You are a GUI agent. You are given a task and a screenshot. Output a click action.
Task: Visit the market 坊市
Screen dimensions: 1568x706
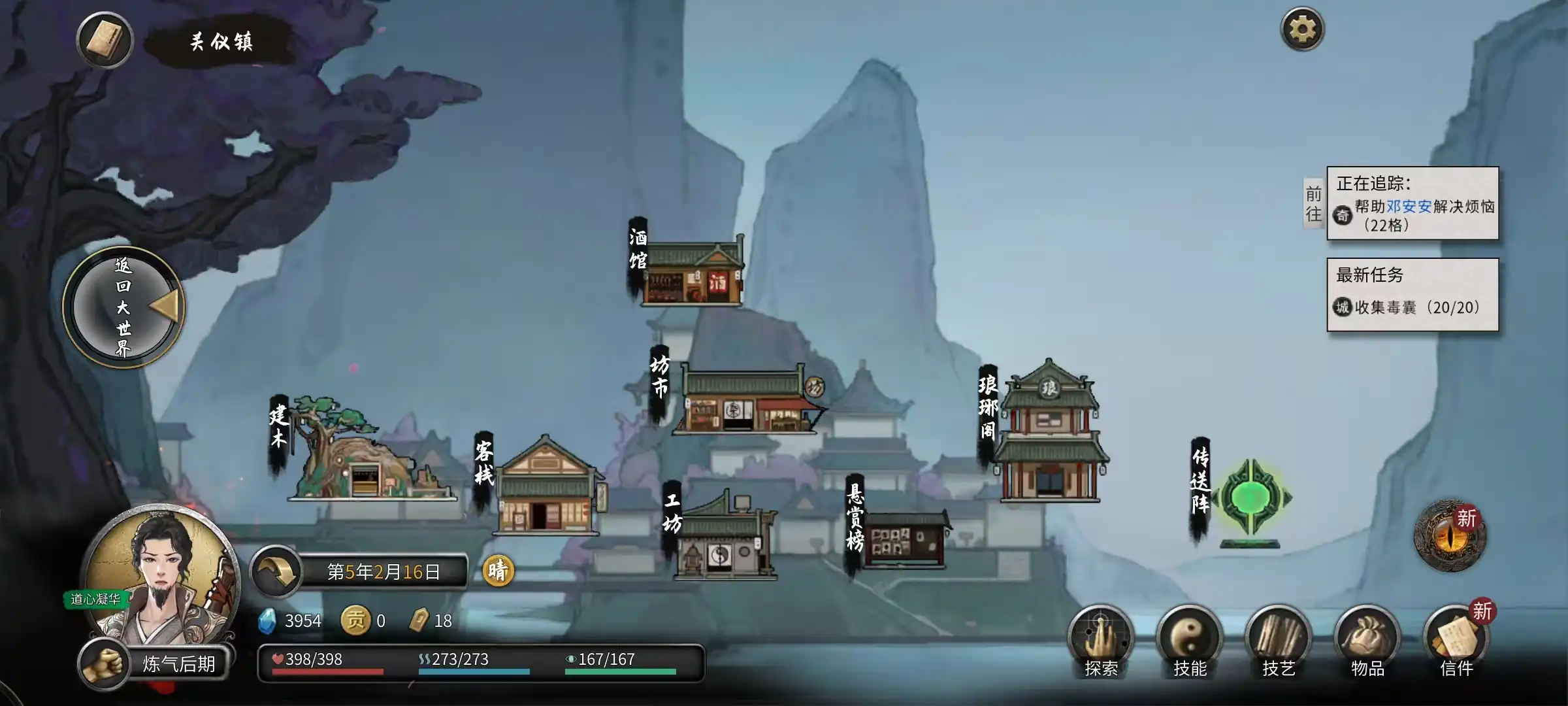[x=746, y=400]
